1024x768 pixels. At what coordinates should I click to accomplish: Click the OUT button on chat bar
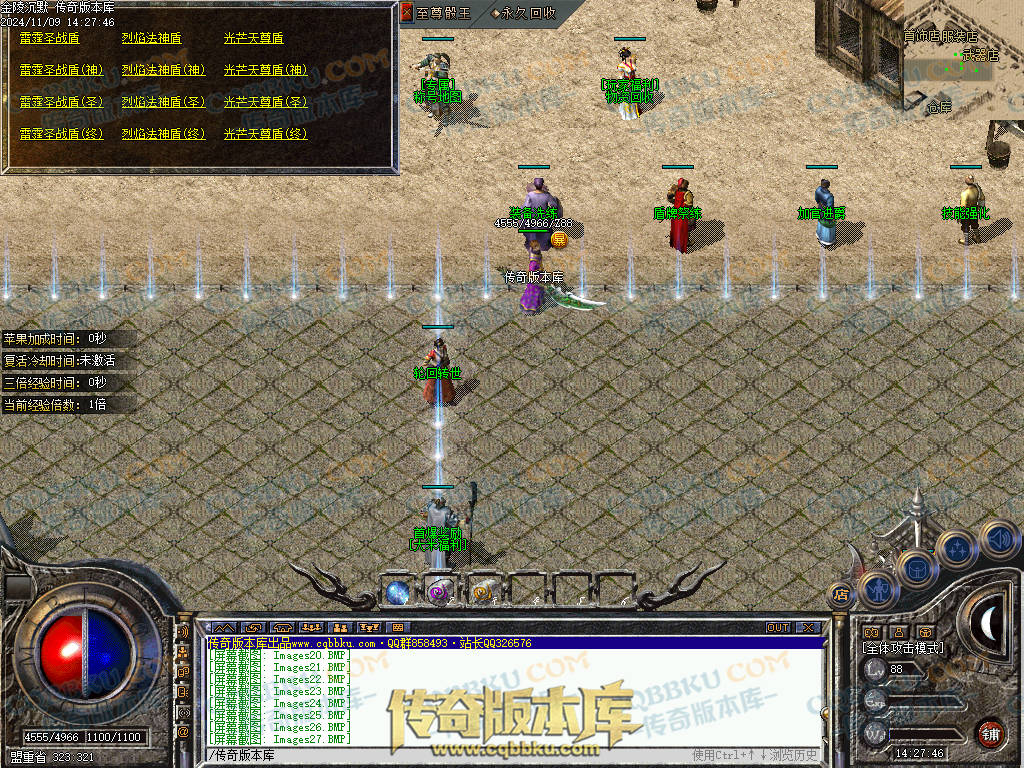click(x=778, y=628)
